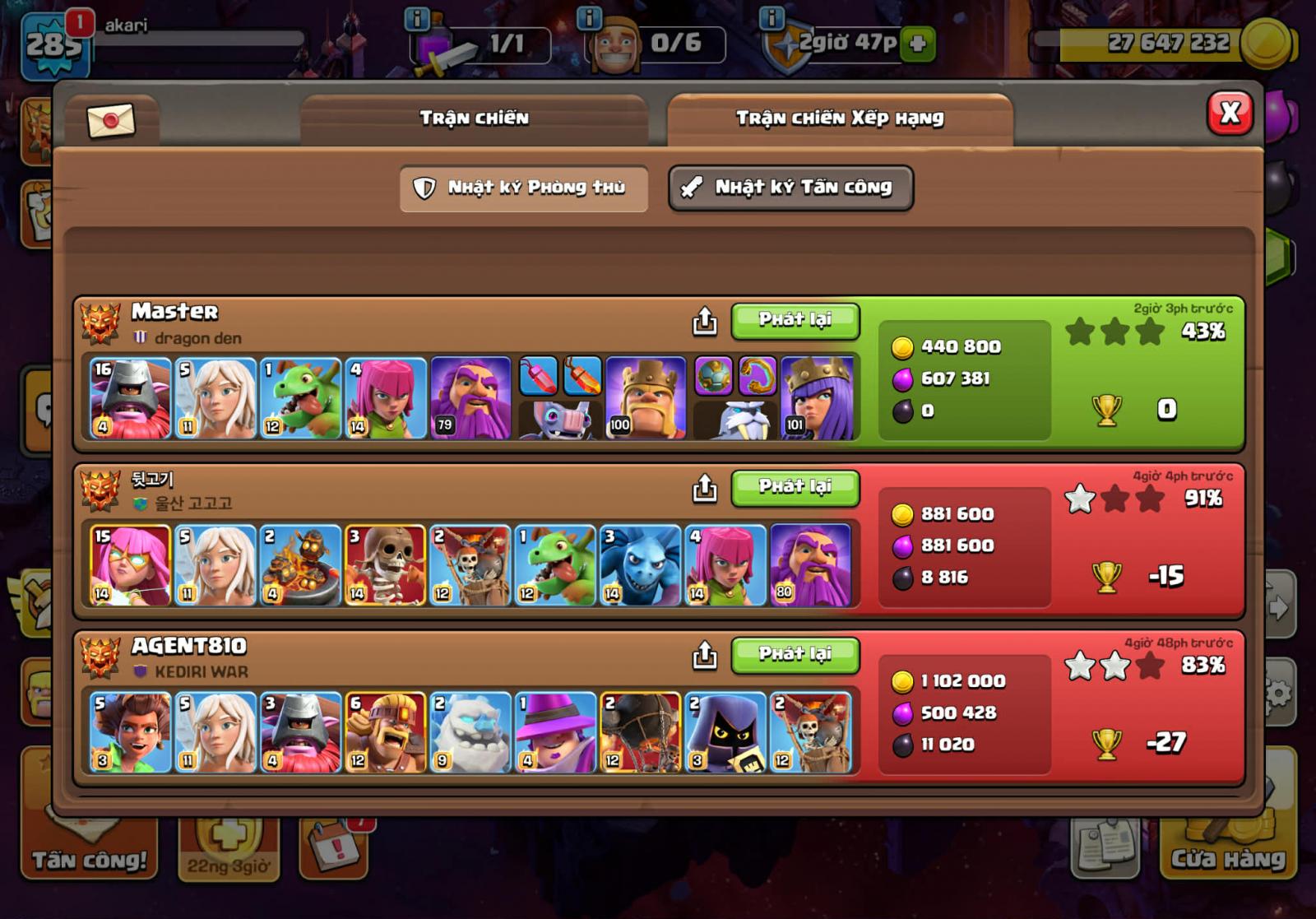View Master's league badge profile

[x=100, y=323]
